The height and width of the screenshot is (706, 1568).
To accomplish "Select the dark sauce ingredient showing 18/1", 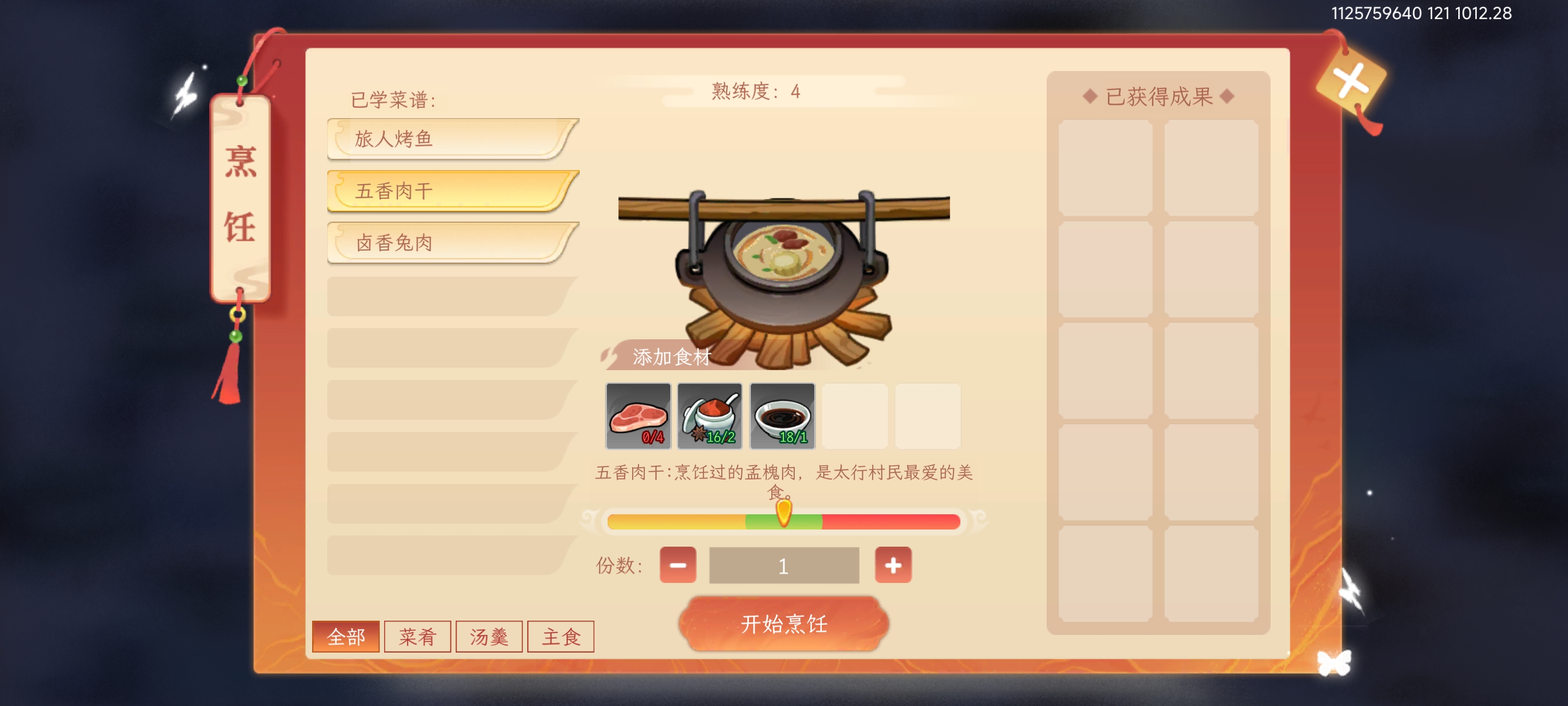I will pyautogui.click(x=782, y=416).
